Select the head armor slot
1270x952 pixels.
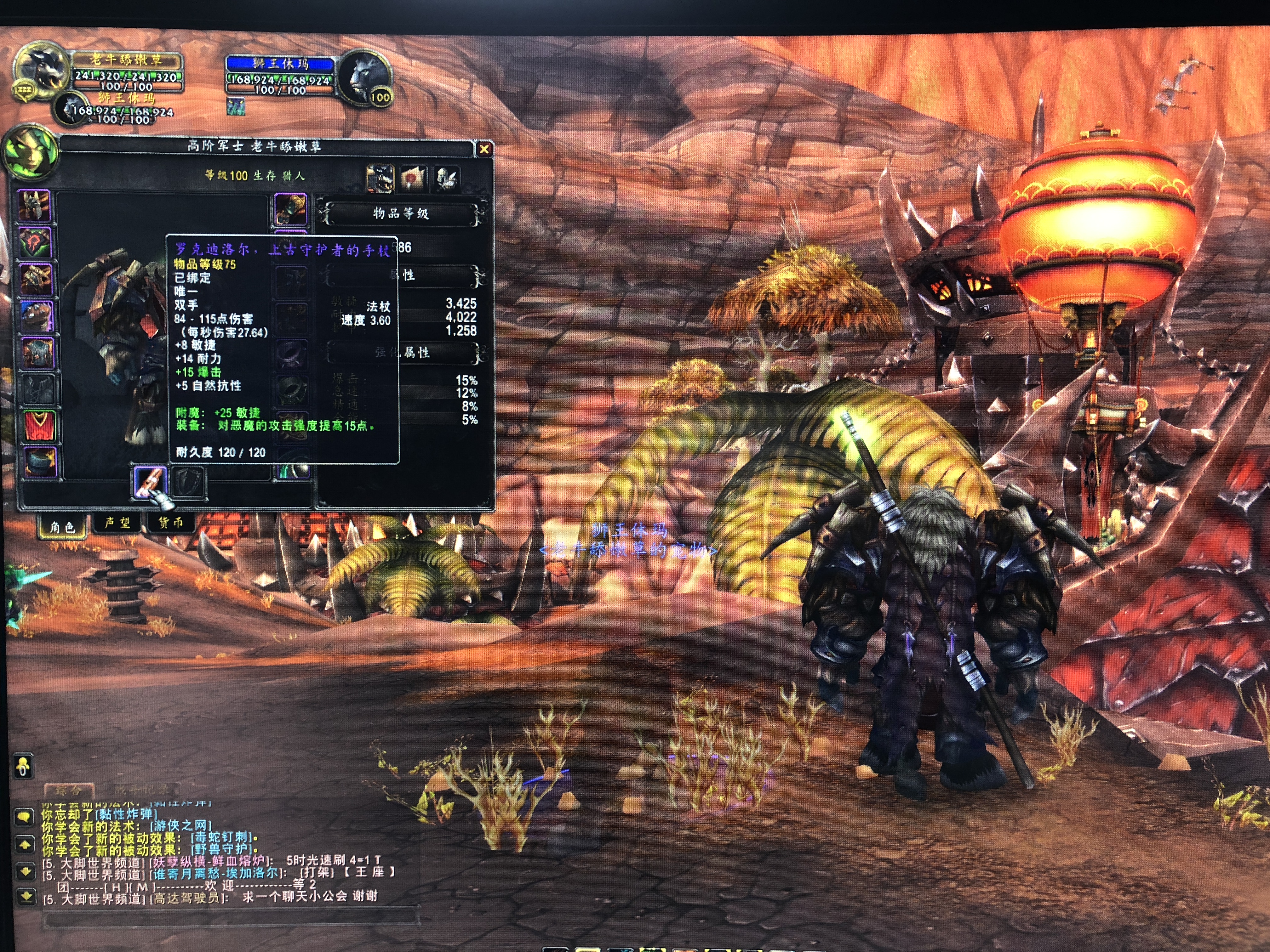point(36,206)
